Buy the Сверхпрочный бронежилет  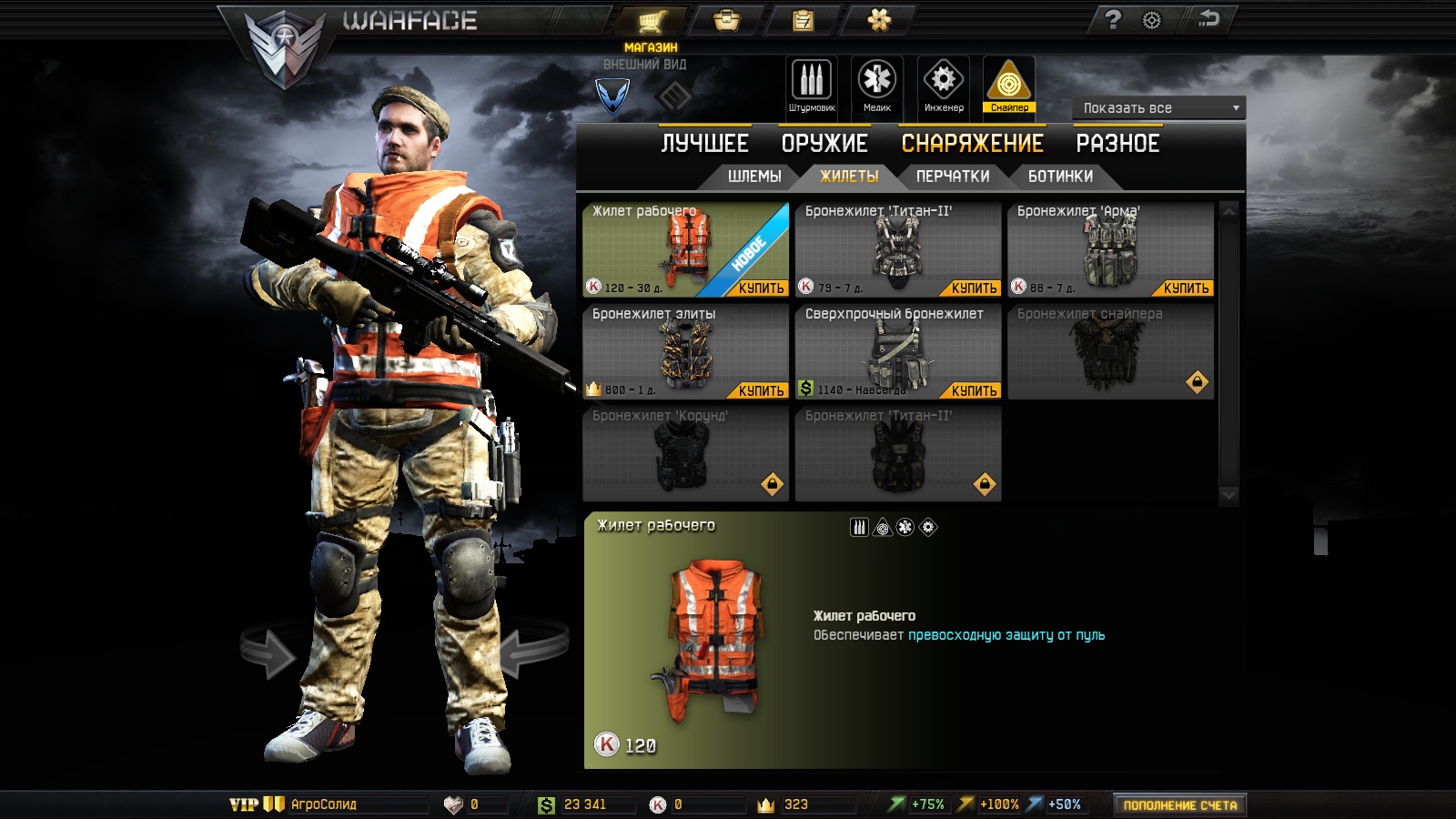974,391
